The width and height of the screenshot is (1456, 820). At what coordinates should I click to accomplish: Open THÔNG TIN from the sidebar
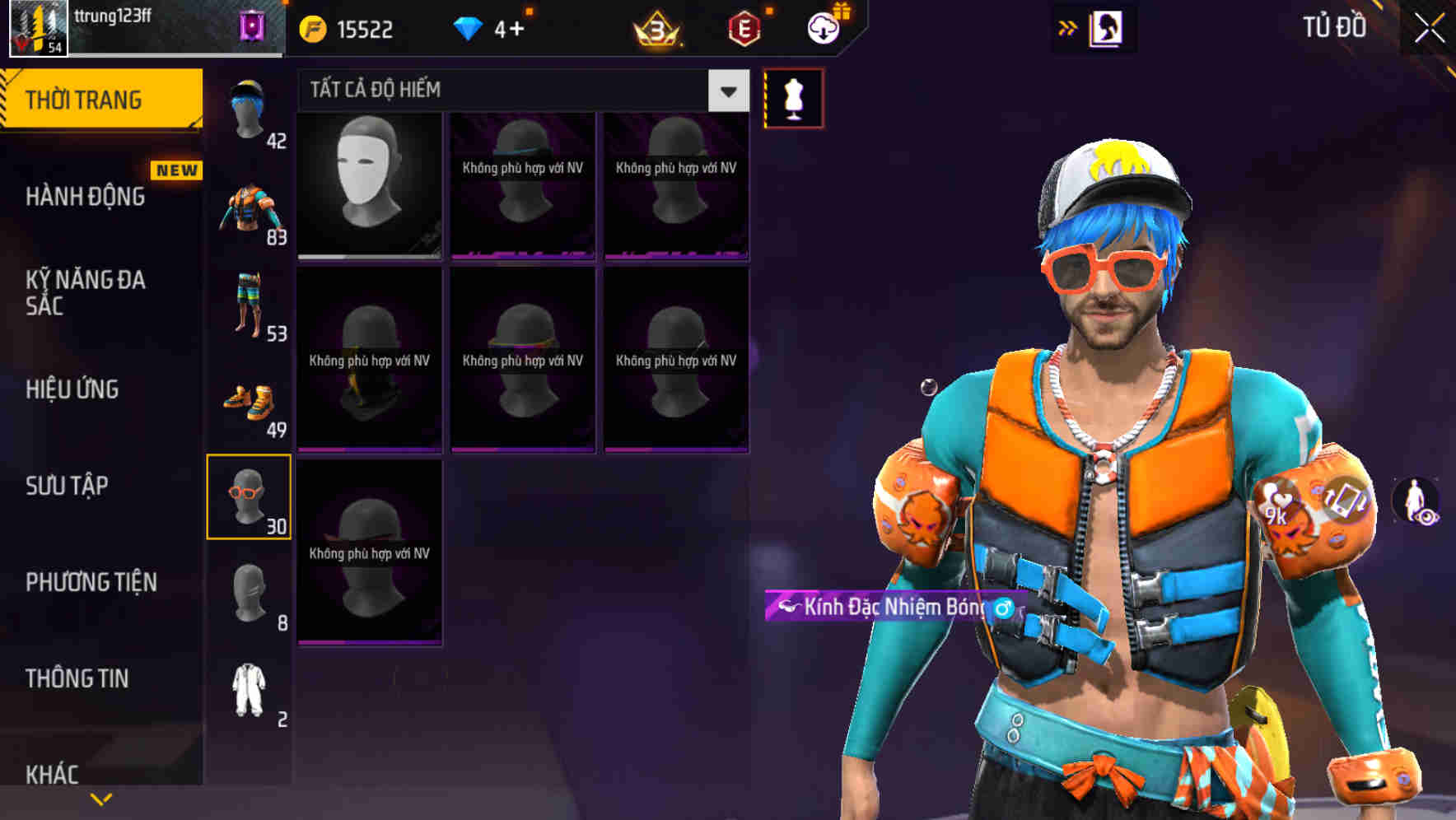pos(76,678)
